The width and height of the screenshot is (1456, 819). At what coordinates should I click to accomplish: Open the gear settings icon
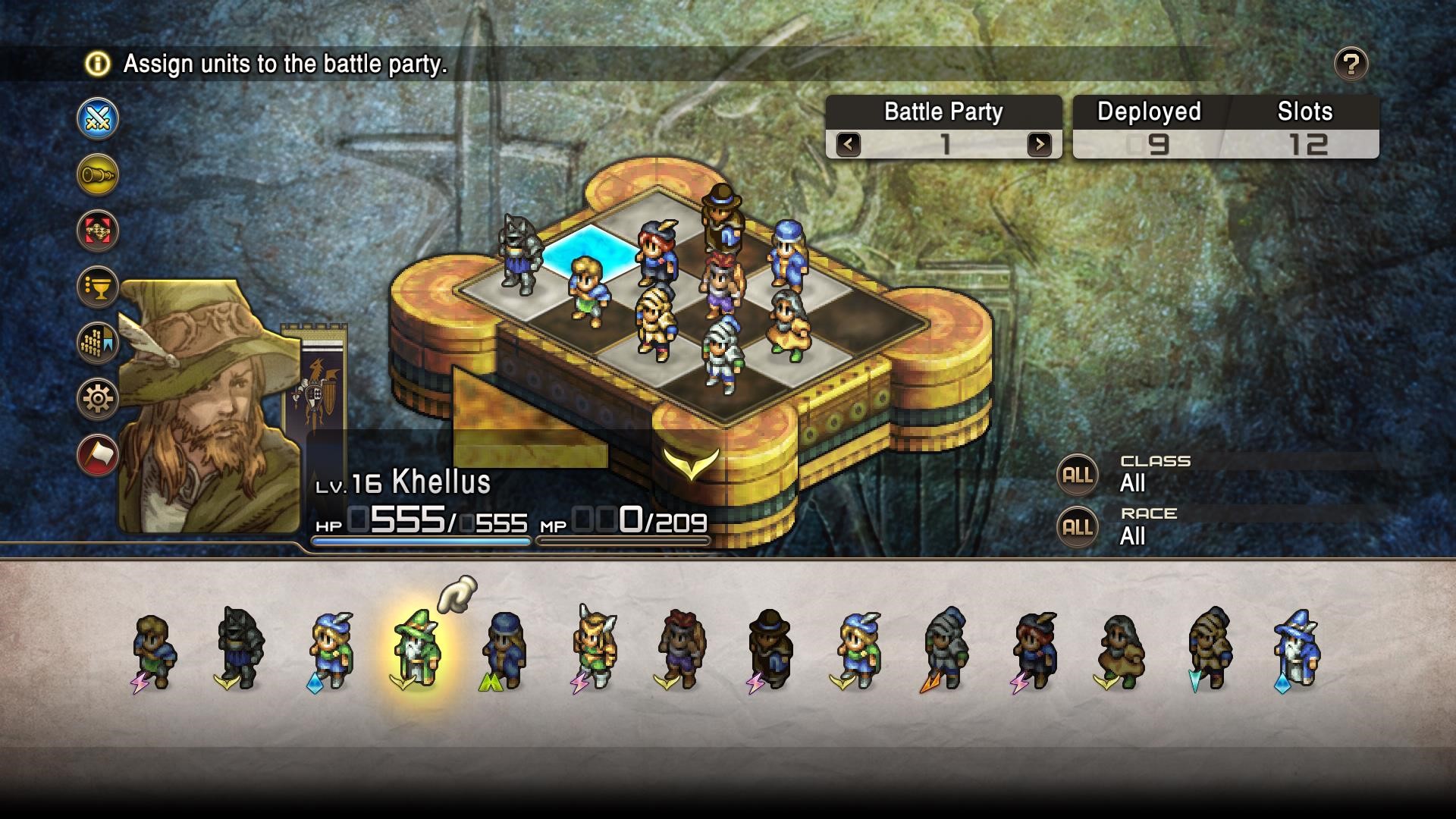(x=98, y=398)
